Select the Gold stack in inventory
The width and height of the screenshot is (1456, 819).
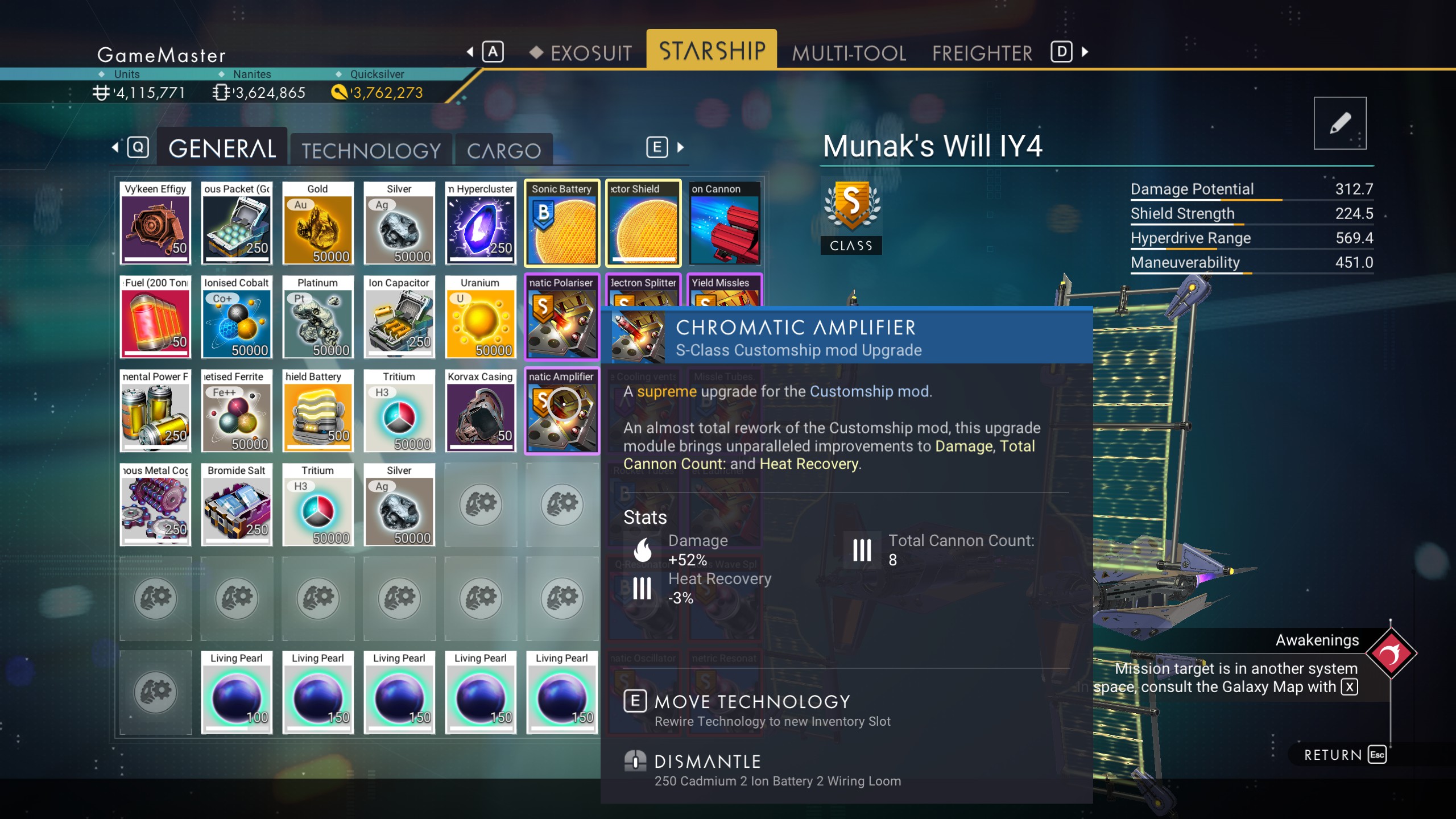[x=318, y=223]
